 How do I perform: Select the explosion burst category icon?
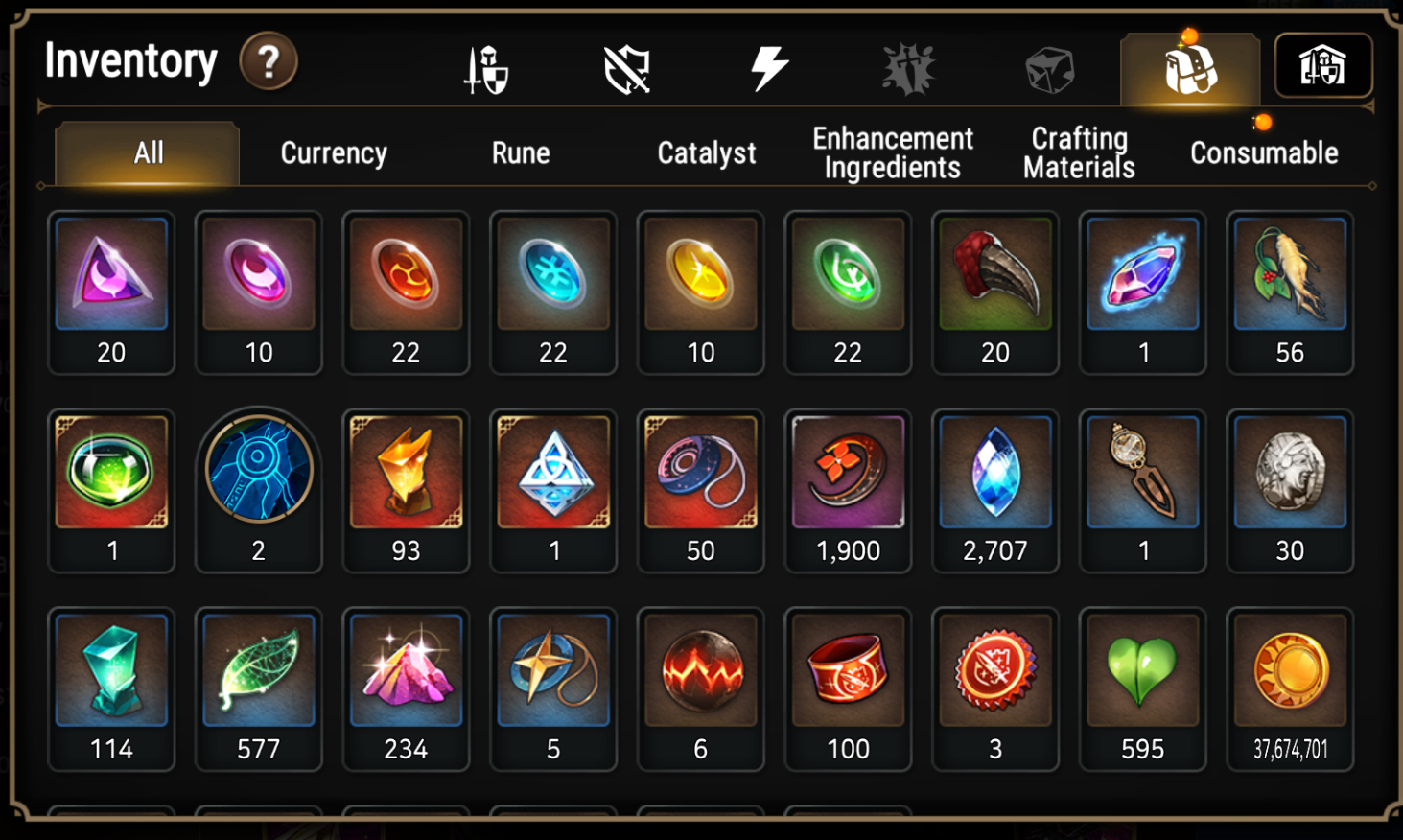pos(907,65)
